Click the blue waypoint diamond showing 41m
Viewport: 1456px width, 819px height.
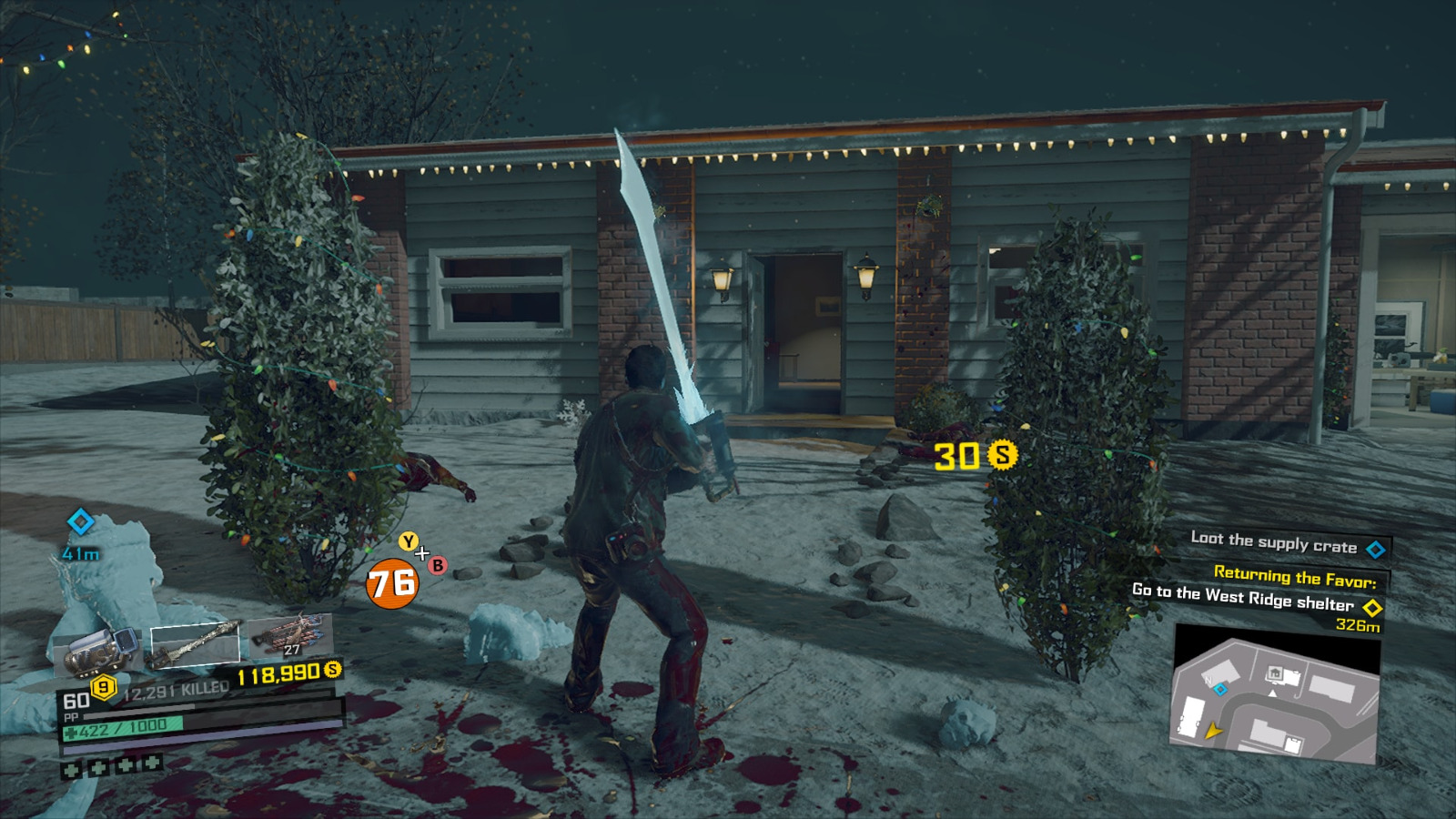point(79,522)
